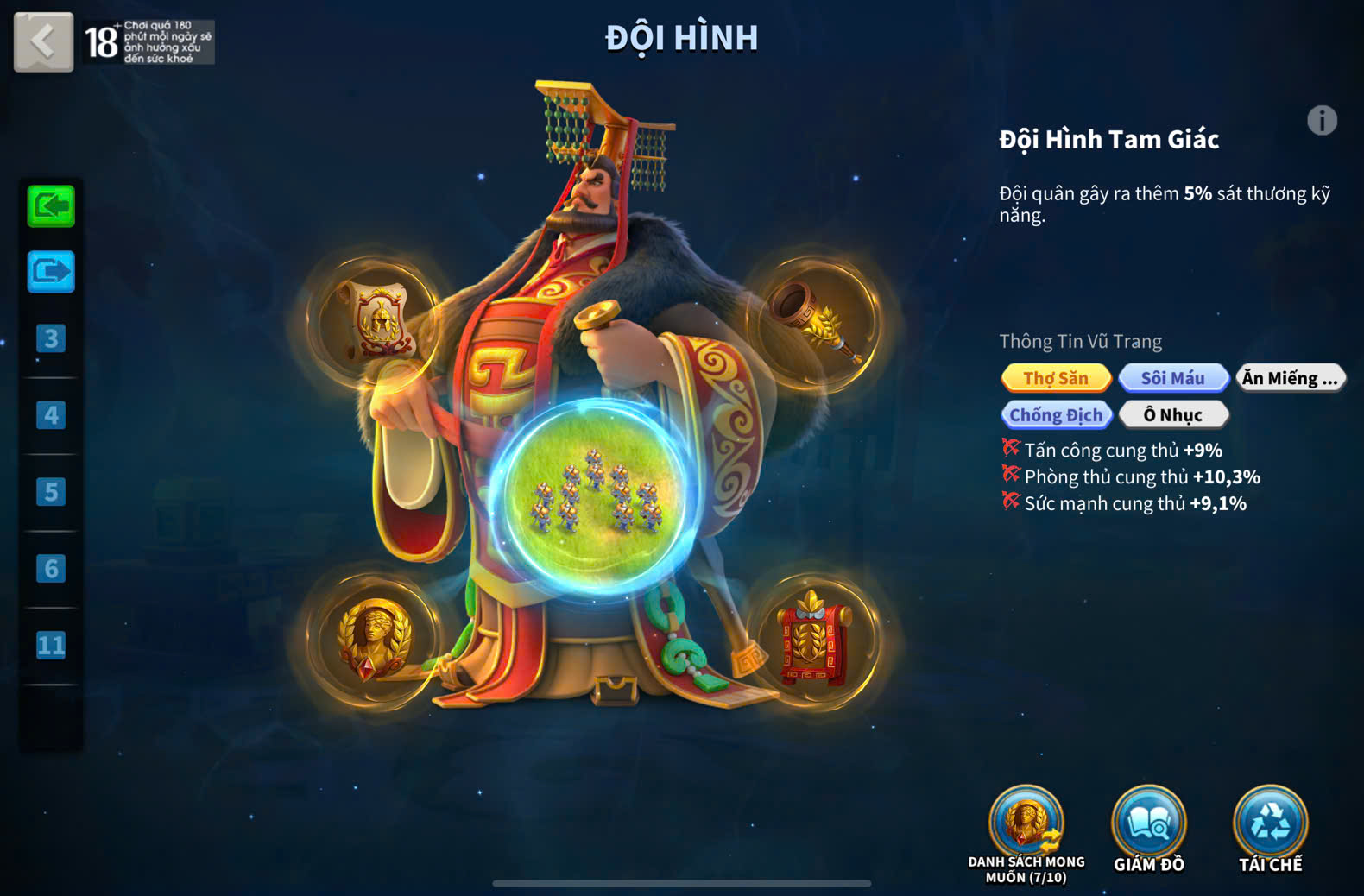Show the Chống Địch tag details
This screenshot has height=896, width=1364.
coord(1056,415)
